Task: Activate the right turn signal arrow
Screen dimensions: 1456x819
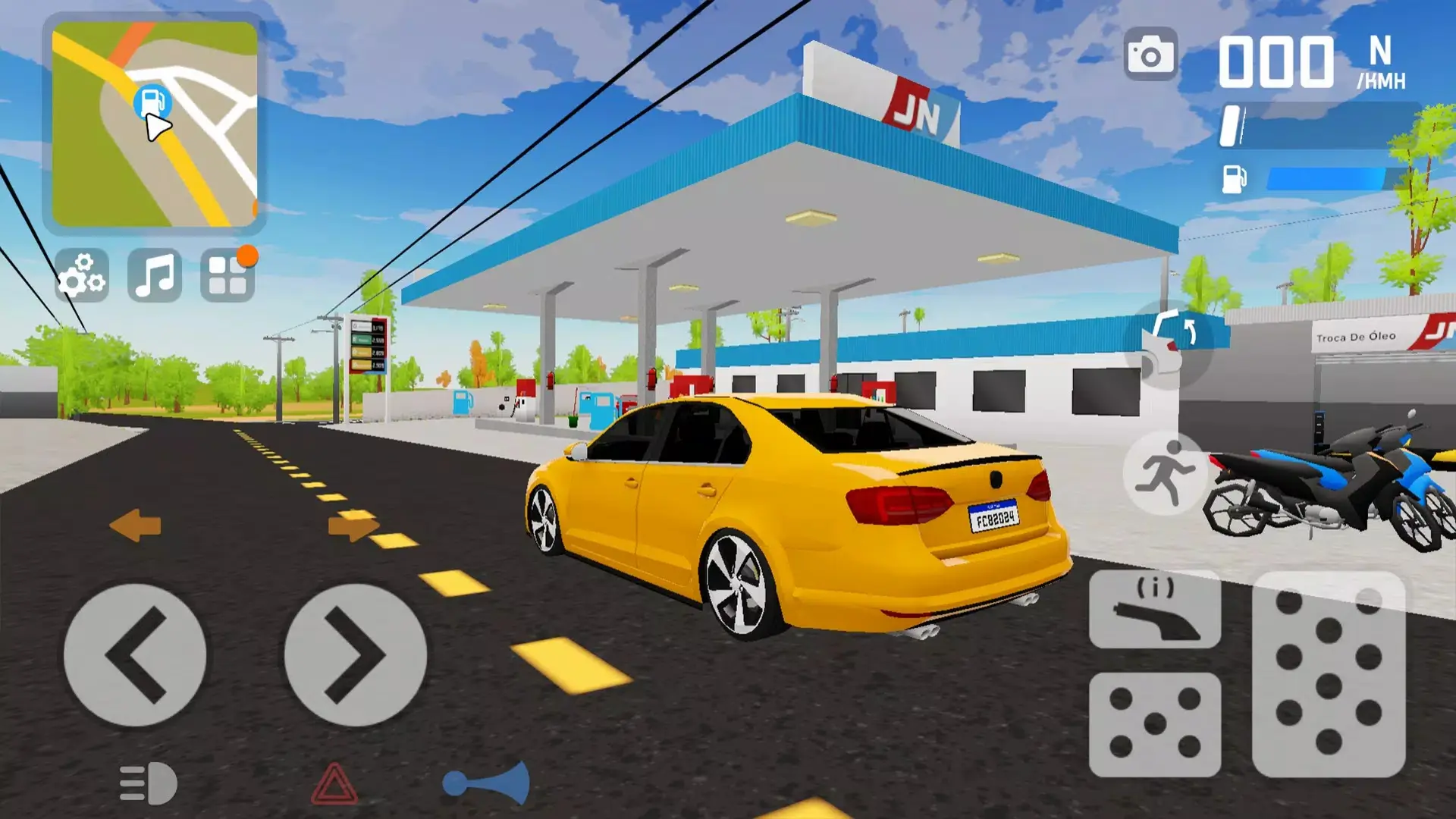Action: [x=353, y=526]
